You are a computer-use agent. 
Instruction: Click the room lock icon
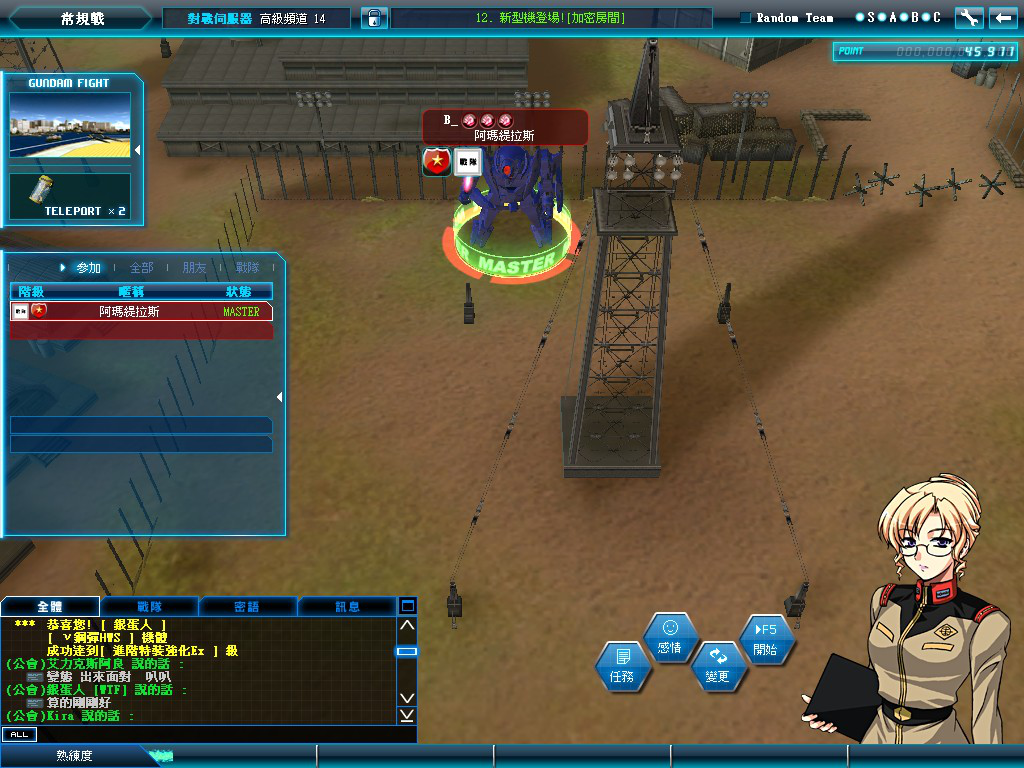(x=373, y=18)
